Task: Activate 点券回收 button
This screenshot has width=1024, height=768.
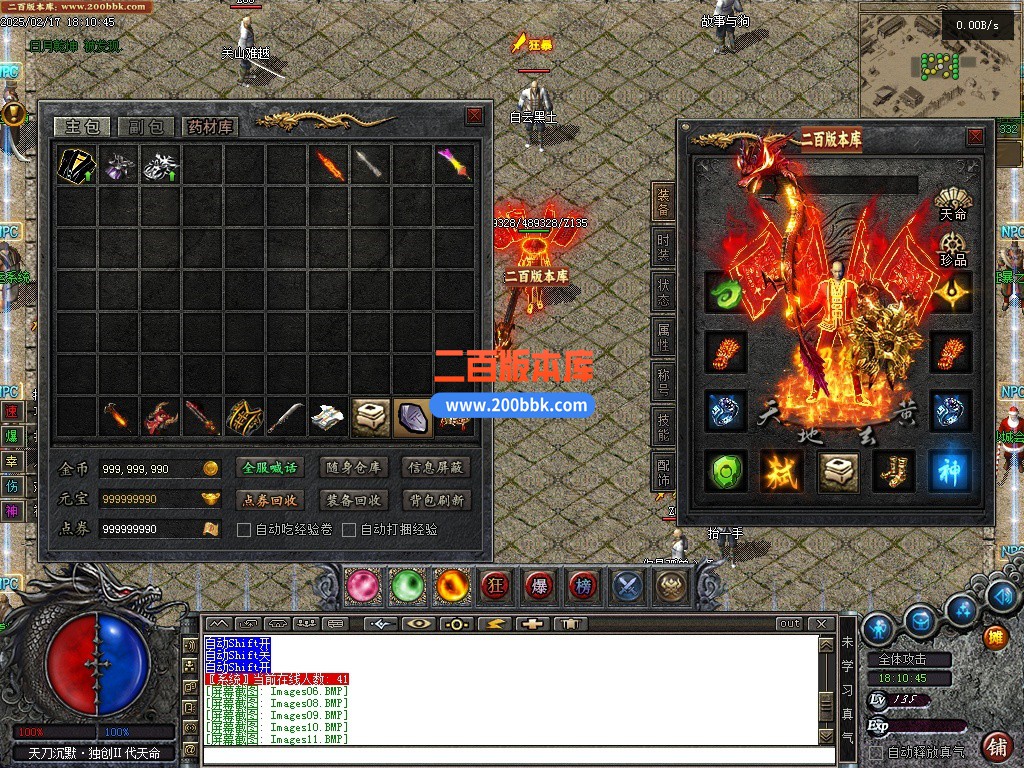Action: pos(270,500)
